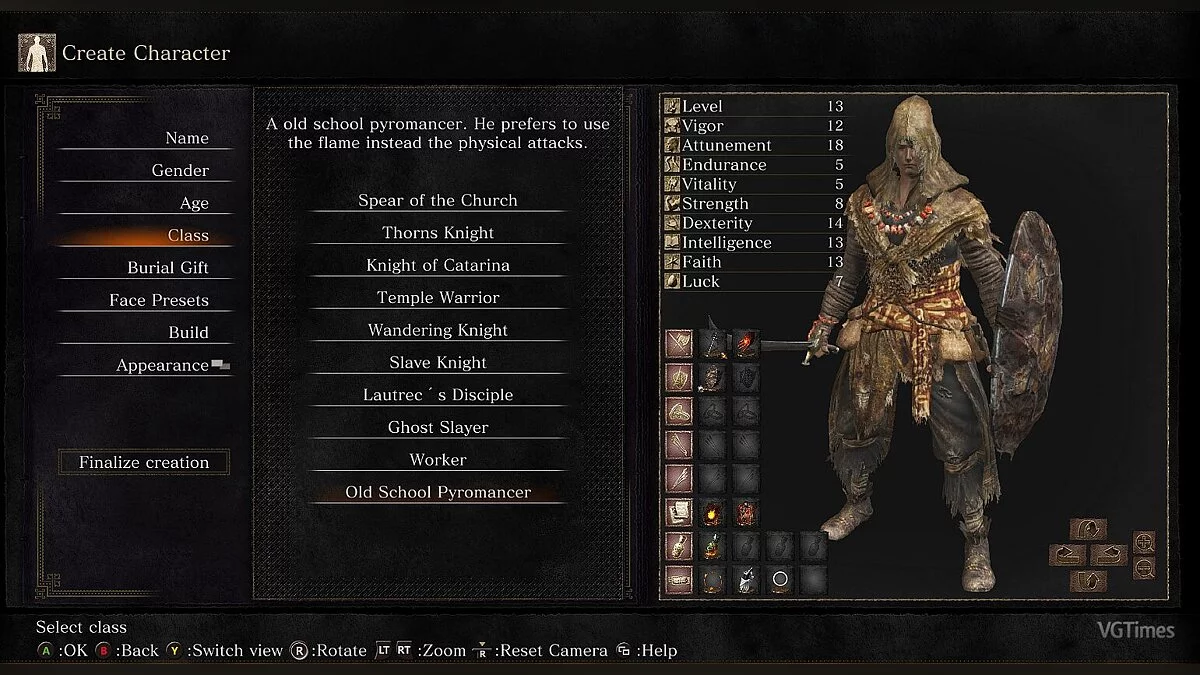1200x675 pixels.
Task: Click Finalize creation button
Action: click(x=144, y=462)
